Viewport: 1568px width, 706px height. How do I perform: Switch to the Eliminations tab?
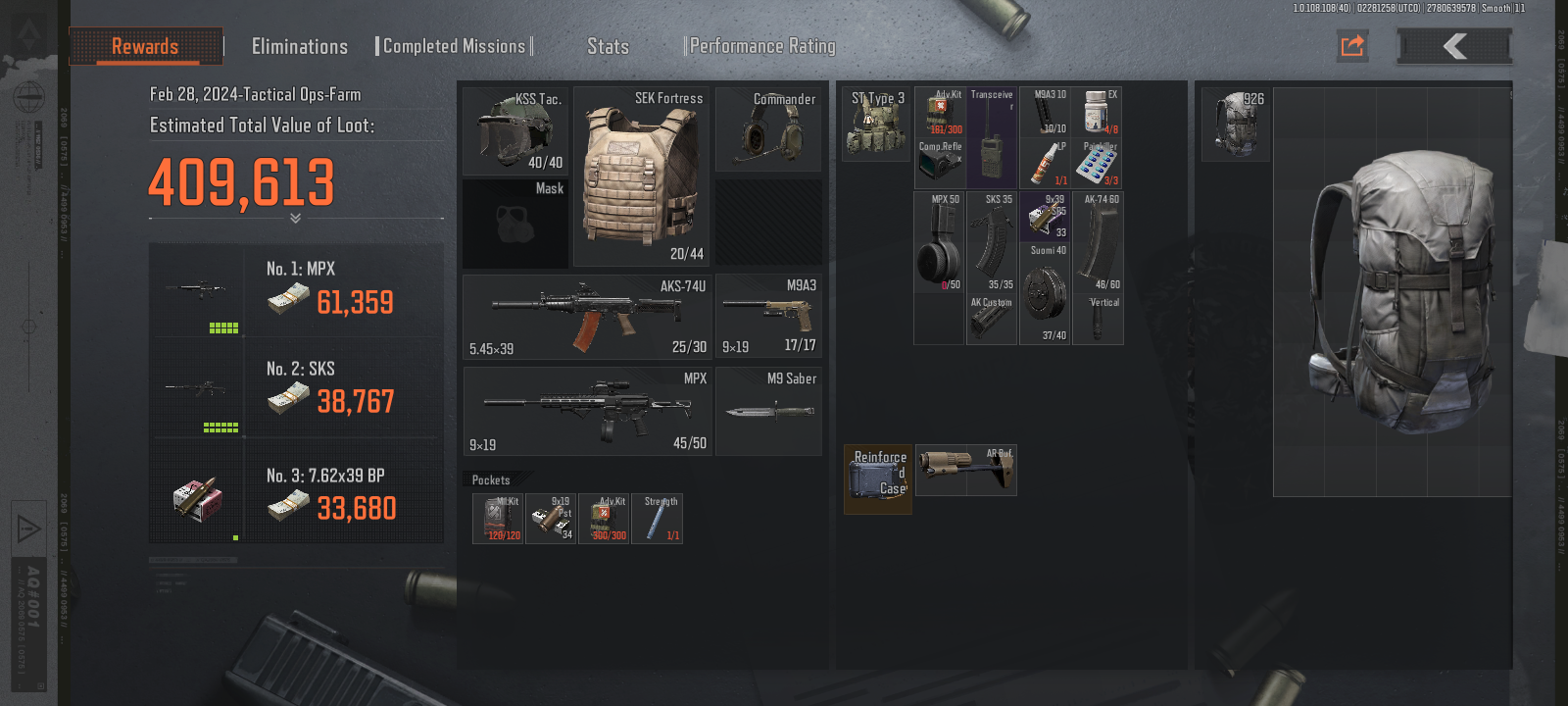[299, 46]
